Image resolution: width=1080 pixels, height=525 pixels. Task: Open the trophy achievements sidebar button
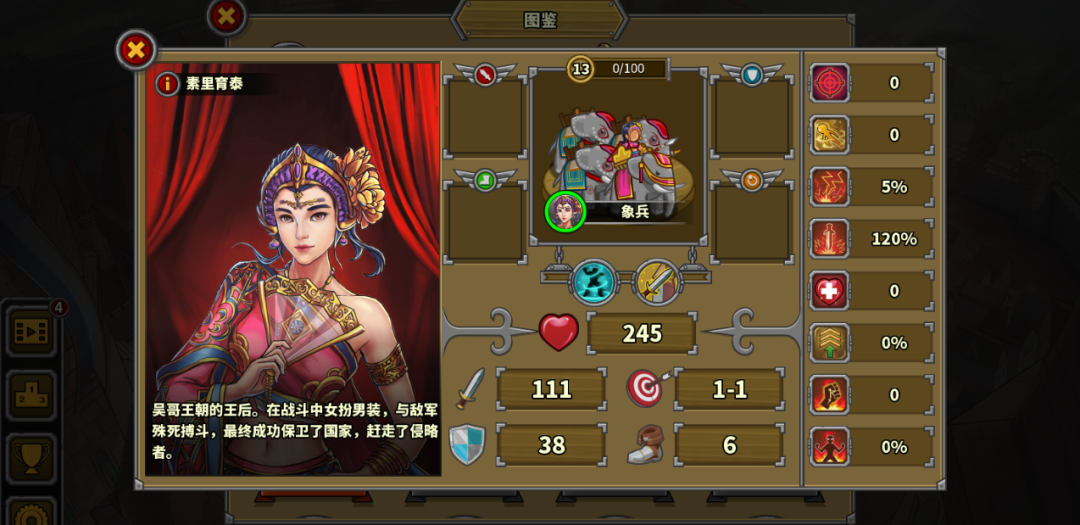click(x=31, y=459)
